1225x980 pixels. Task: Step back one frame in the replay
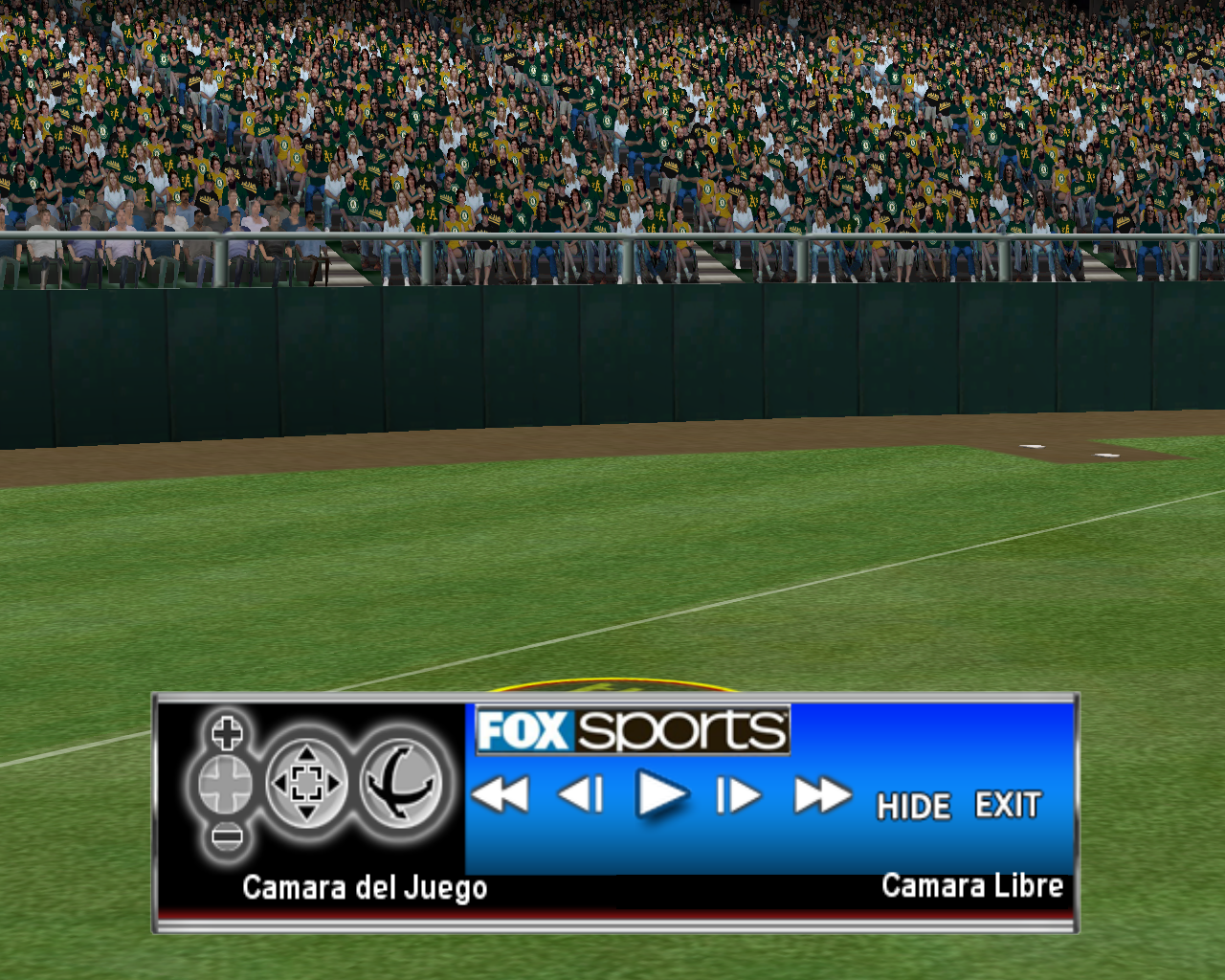(581, 795)
